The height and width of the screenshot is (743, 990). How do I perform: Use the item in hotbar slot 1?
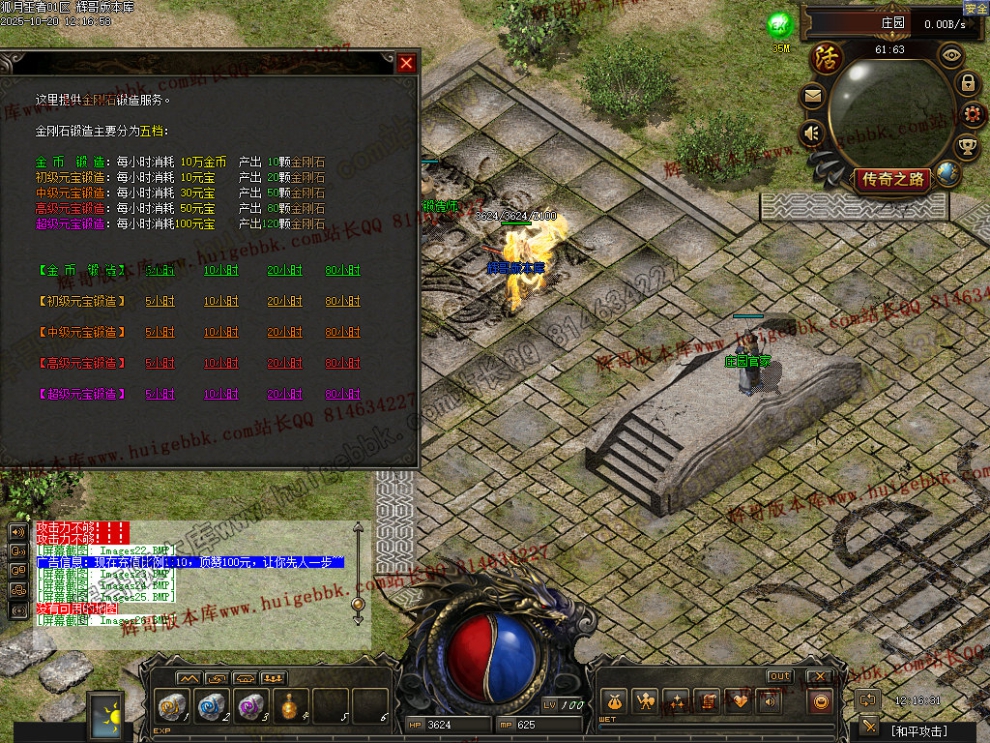click(173, 706)
